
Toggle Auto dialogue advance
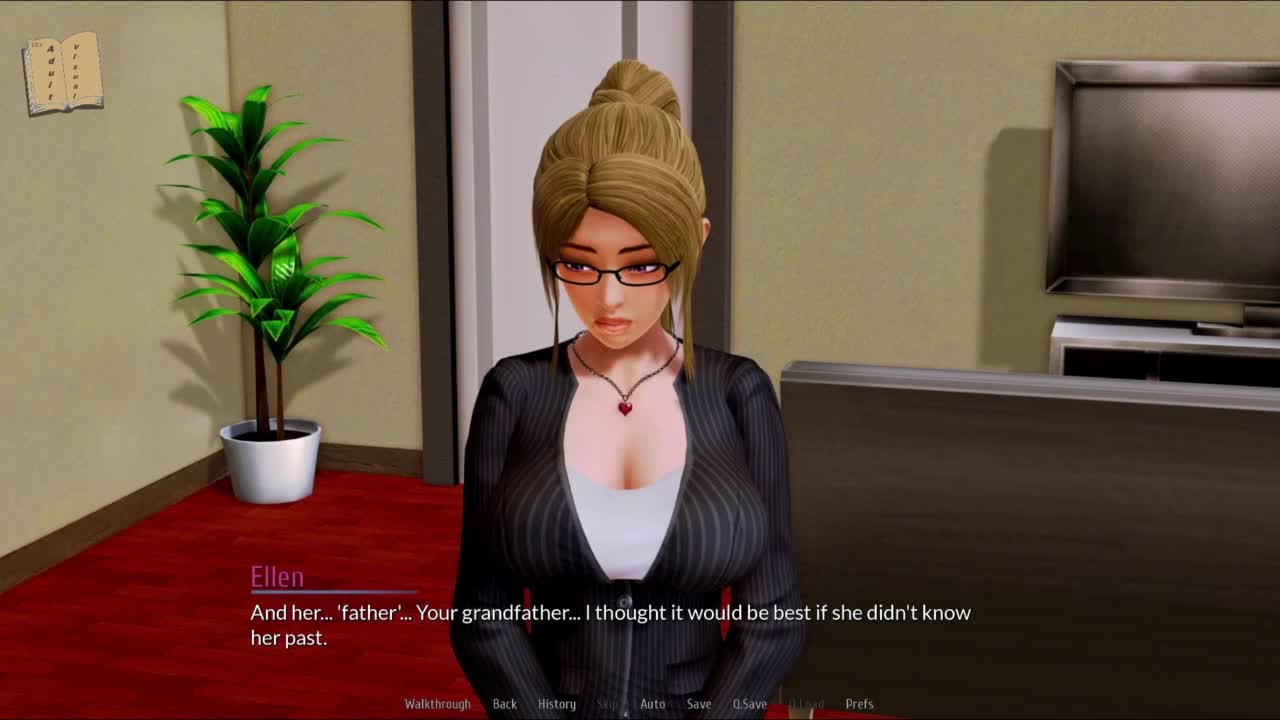click(x=652, y=704)
